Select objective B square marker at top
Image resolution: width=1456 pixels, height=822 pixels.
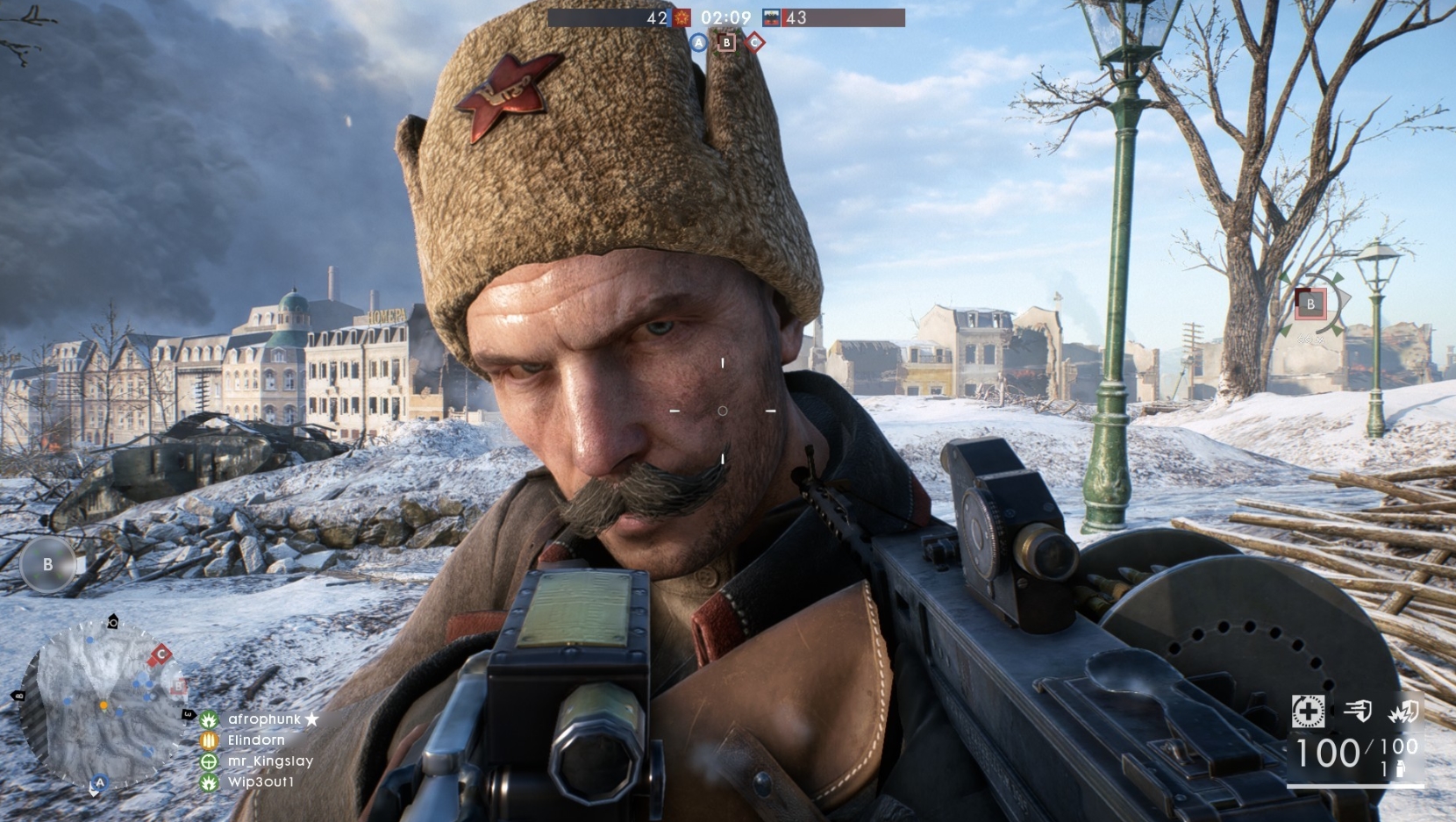pyautogui.click(x=725, y=41)
